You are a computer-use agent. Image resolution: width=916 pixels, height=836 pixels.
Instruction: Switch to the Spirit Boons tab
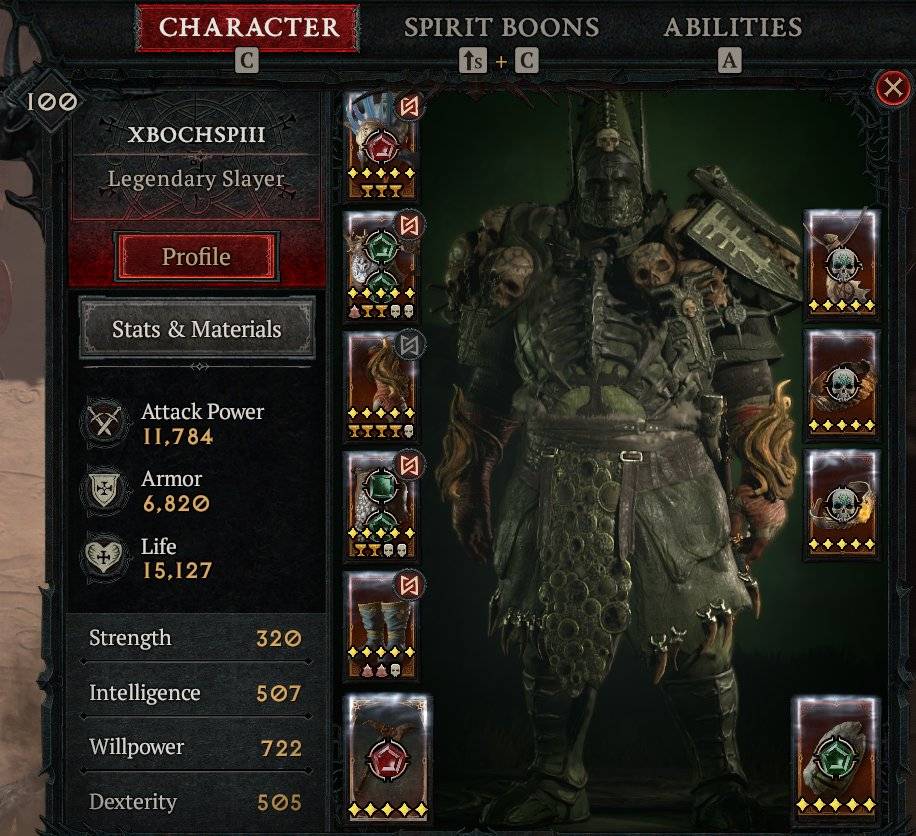(501, 27)
